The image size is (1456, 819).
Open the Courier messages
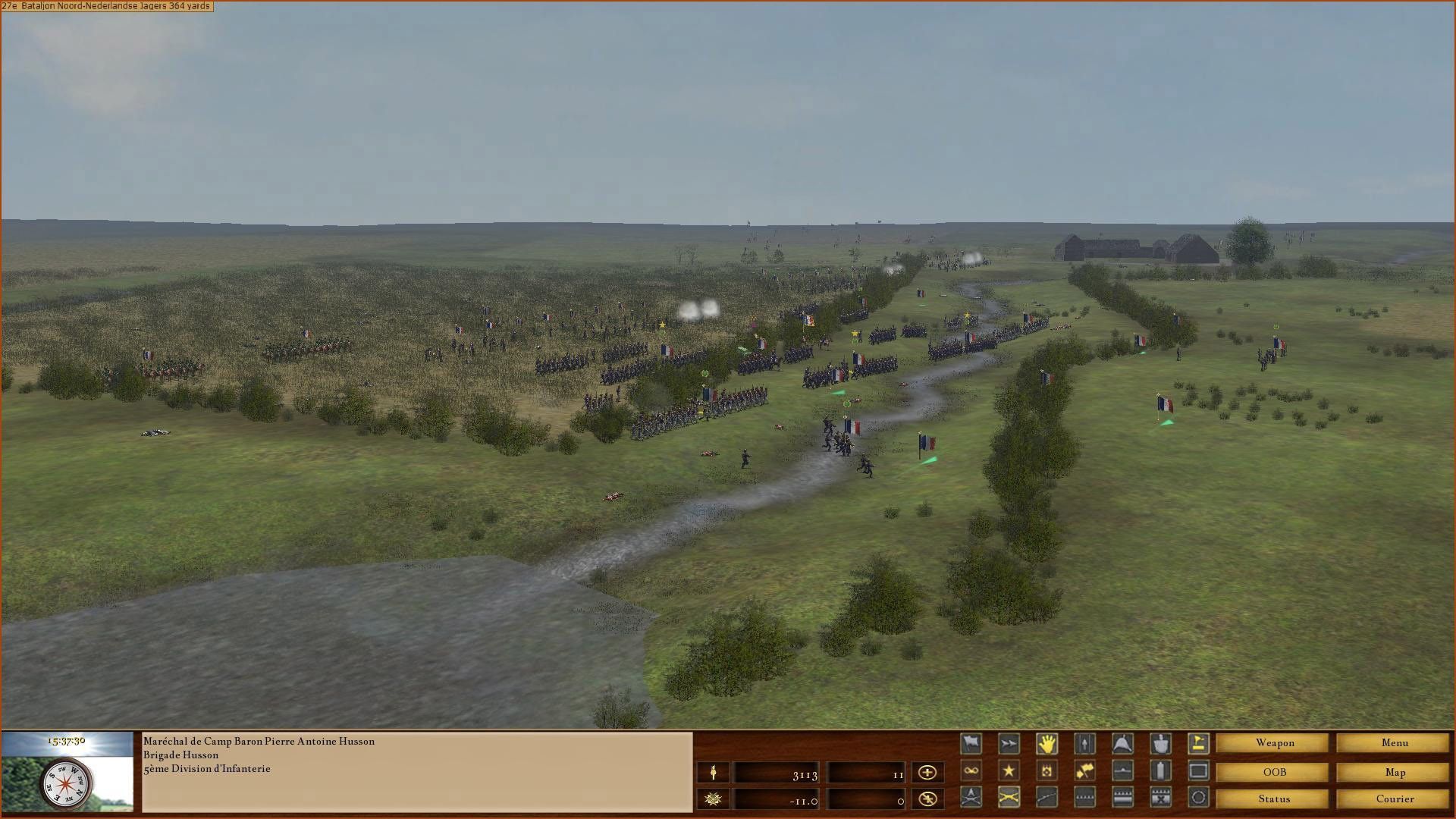pyautogui.click(x=1394, y=799)
